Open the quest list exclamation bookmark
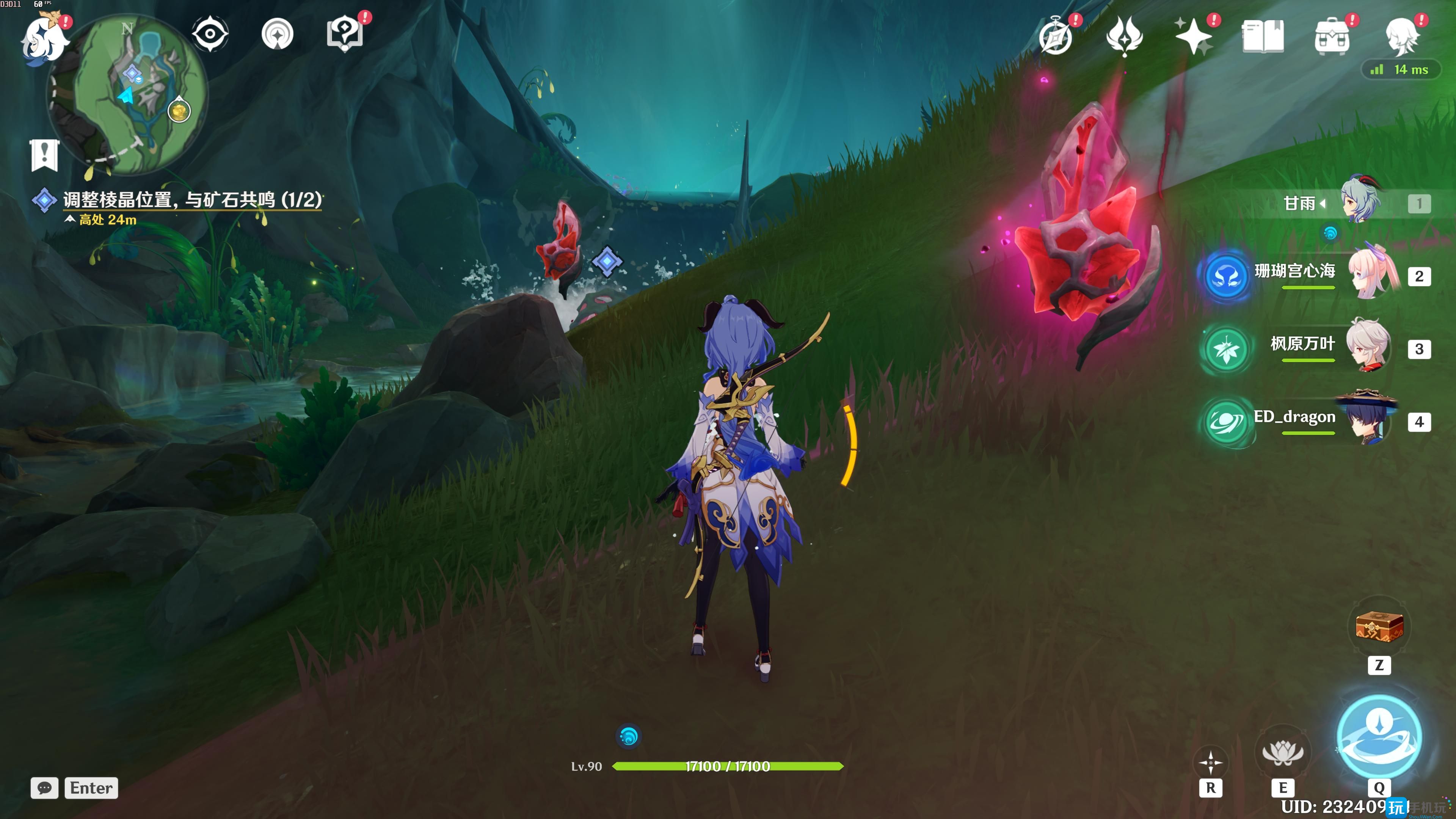The height and width of the screenshot is (819, 1456). tap(44, 154)
